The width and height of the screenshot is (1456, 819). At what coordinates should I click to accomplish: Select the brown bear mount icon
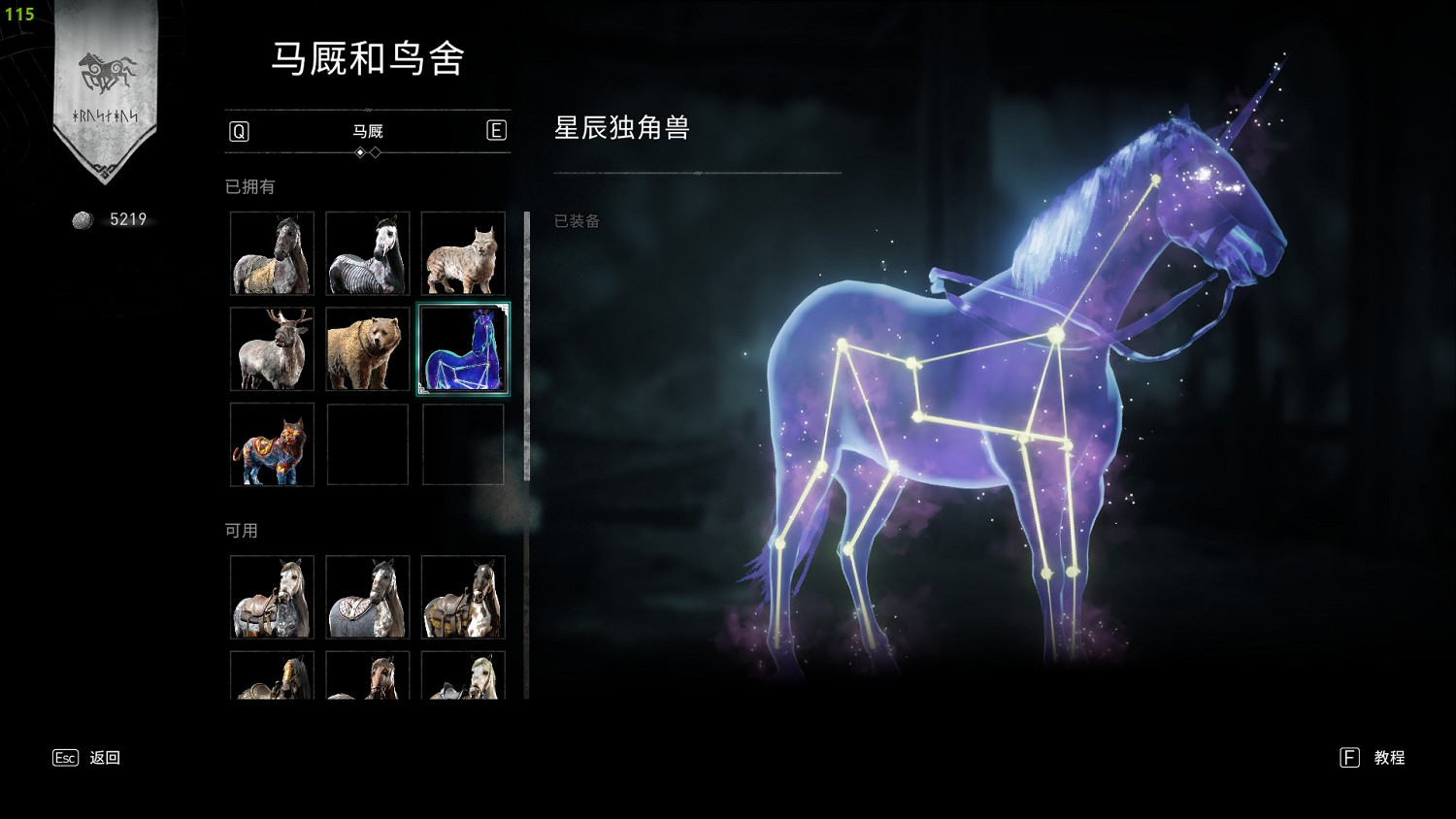pyautogui.click(x=367, y=349)
